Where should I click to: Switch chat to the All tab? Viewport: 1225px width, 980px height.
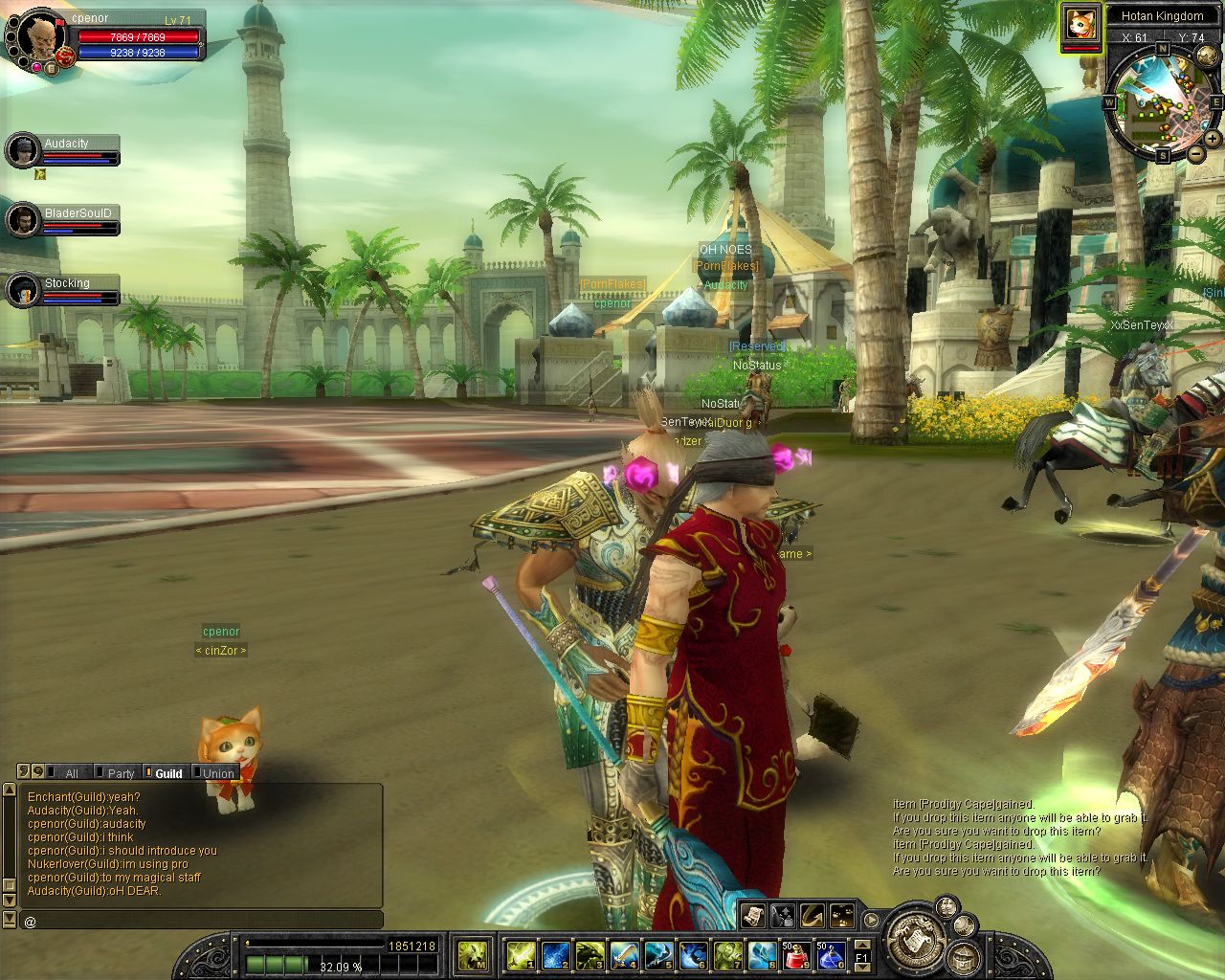pyautogui.click(x=71, y=773)
